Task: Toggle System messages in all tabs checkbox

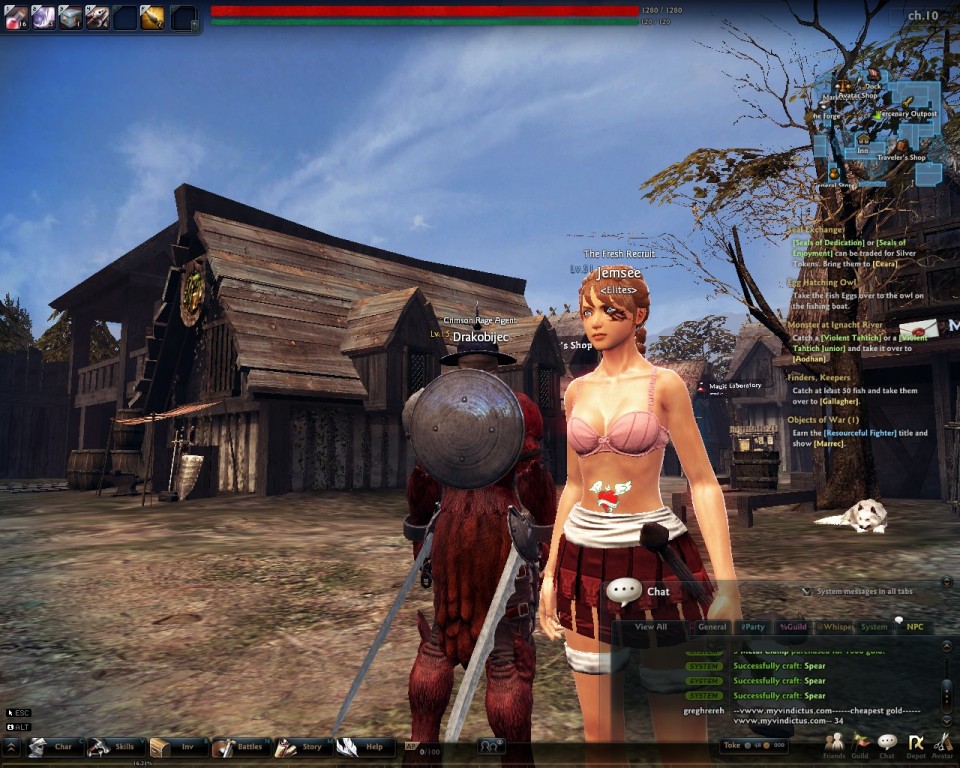Action: (x=808, y=591)
